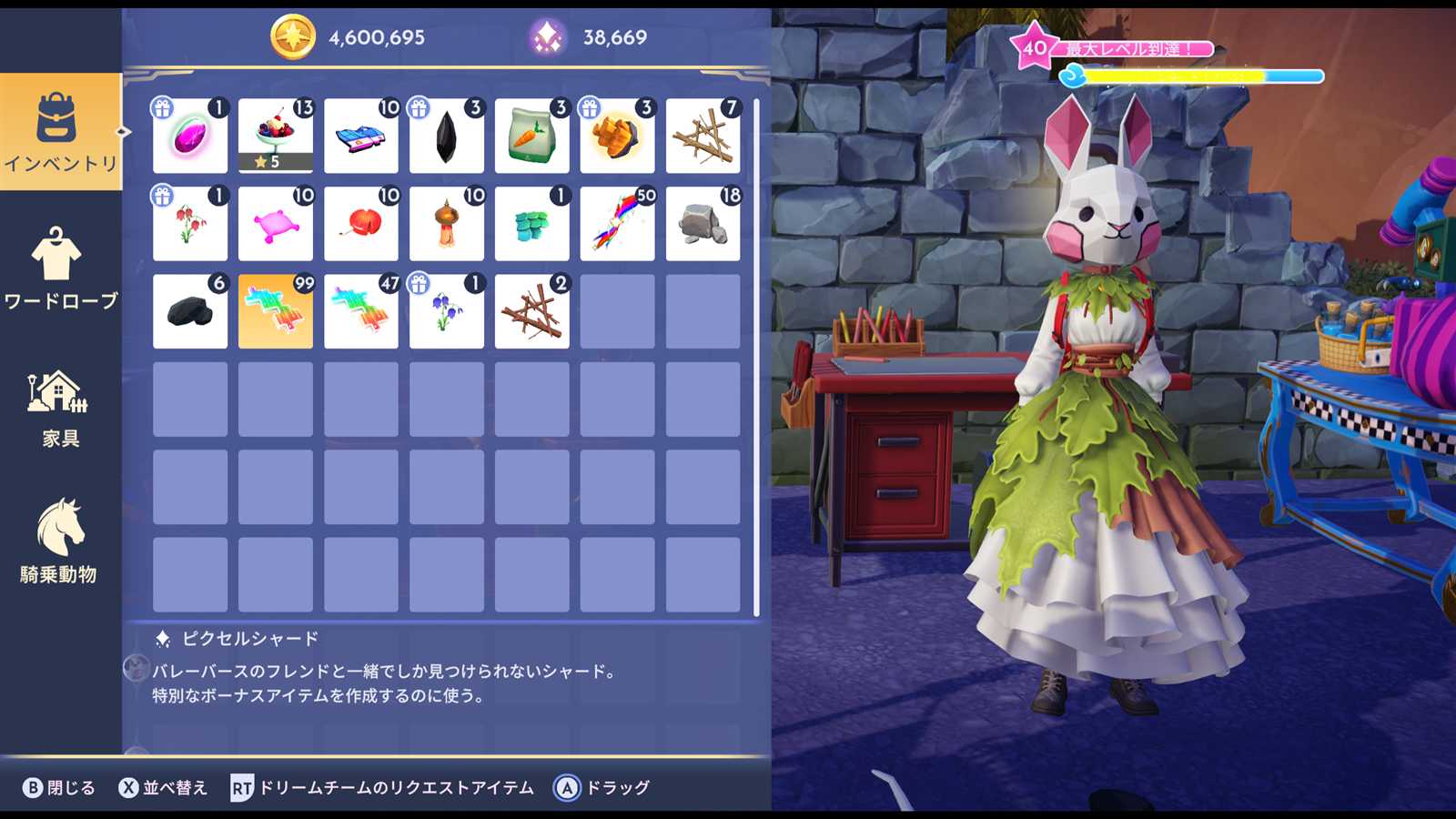Select the black crystal shard slot

tap(446, 136)
